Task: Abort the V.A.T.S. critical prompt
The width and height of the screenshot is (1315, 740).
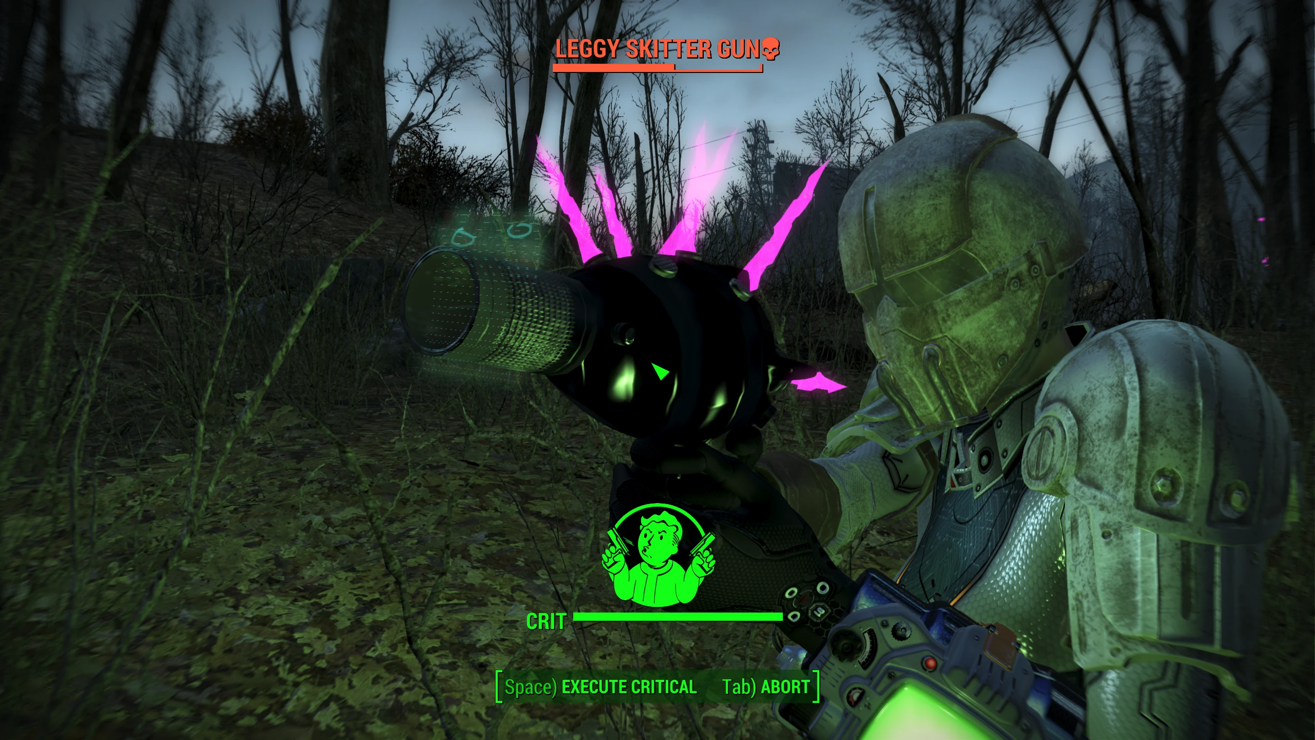Action: (766, 687)
